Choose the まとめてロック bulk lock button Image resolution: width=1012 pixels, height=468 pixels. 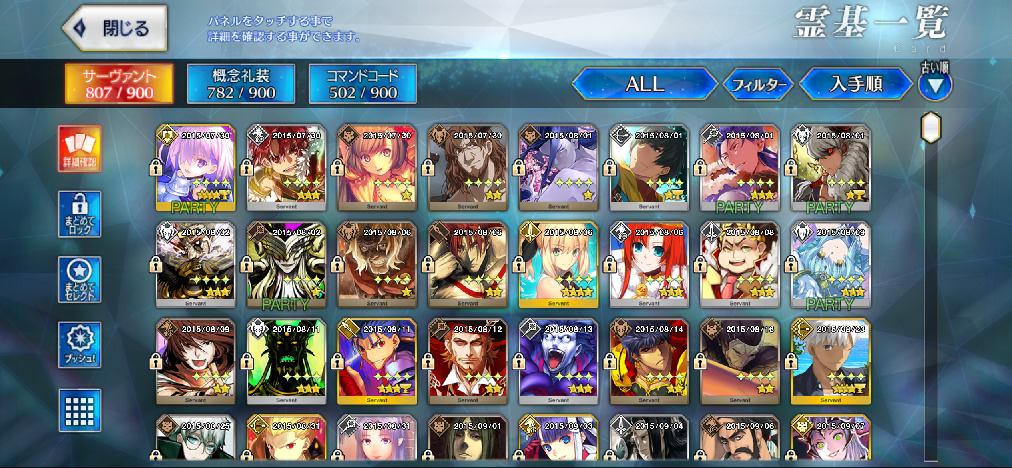point(79,212)
